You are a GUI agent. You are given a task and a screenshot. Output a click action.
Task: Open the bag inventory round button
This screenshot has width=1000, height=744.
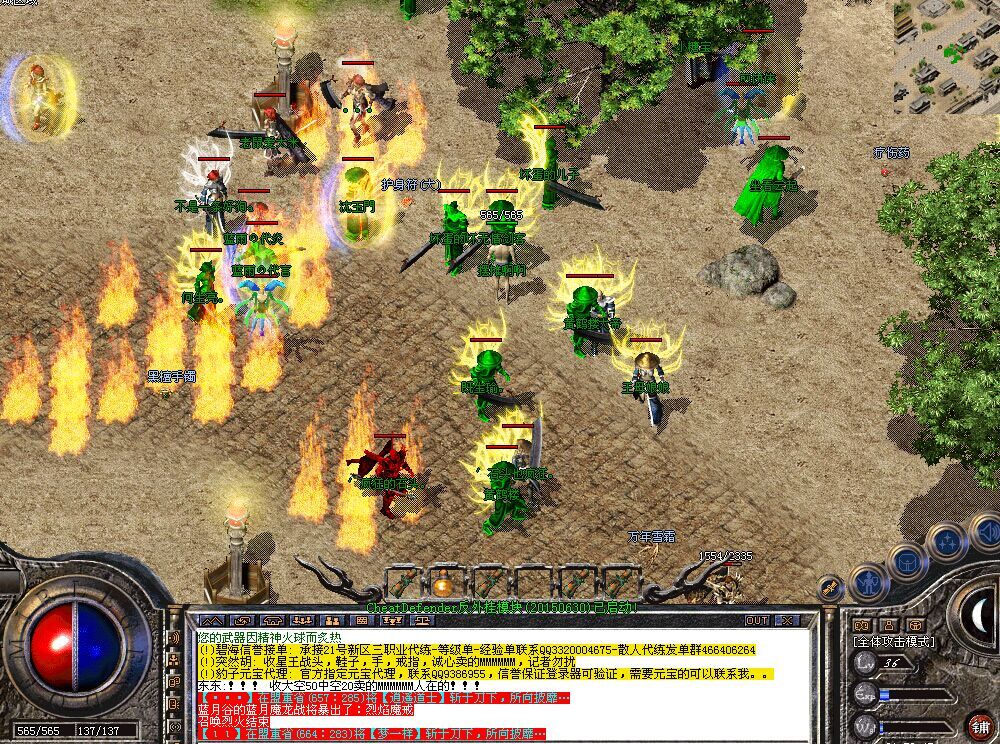click(x=906, y=562)
